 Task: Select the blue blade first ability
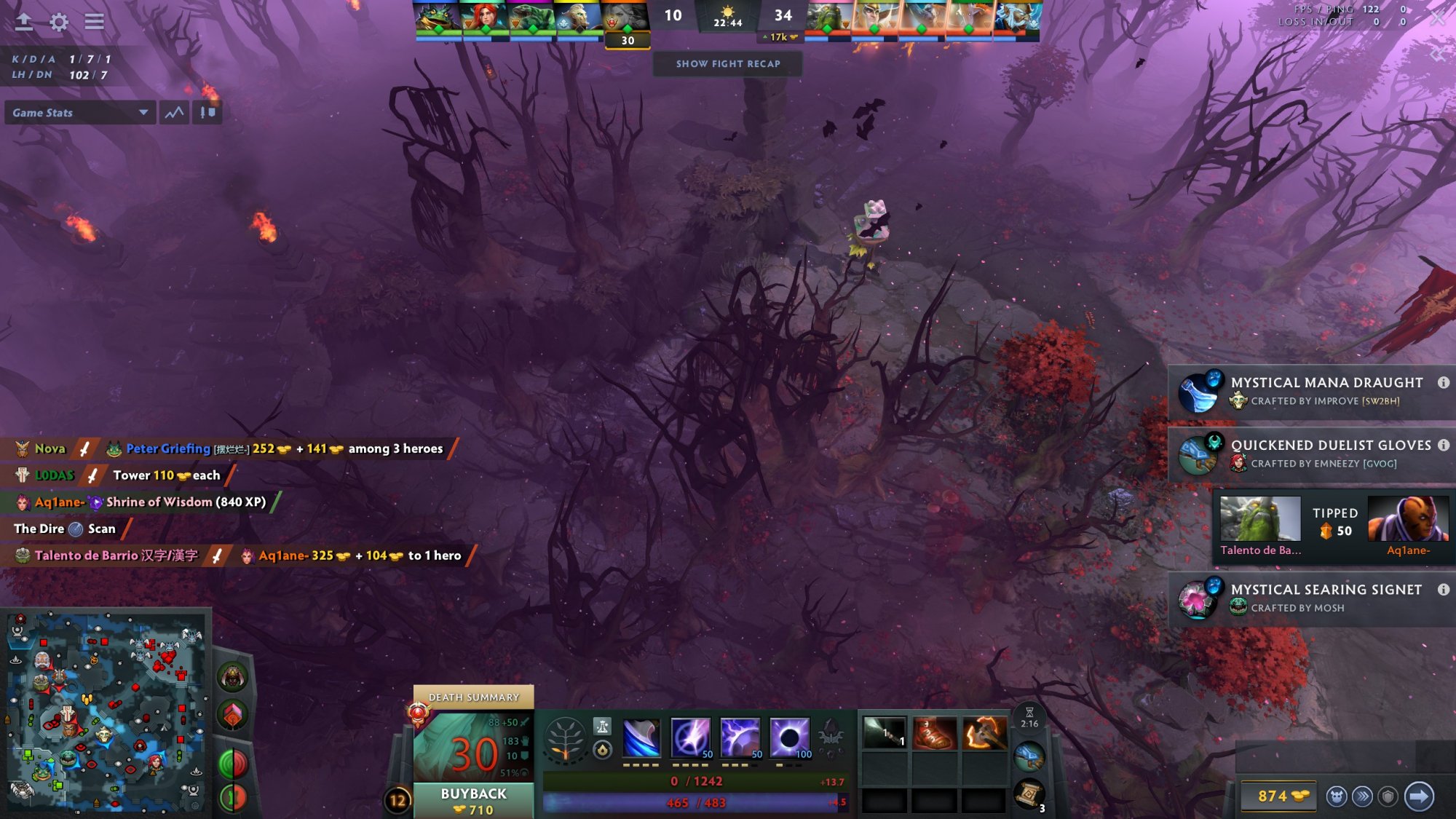click(641, 737)
